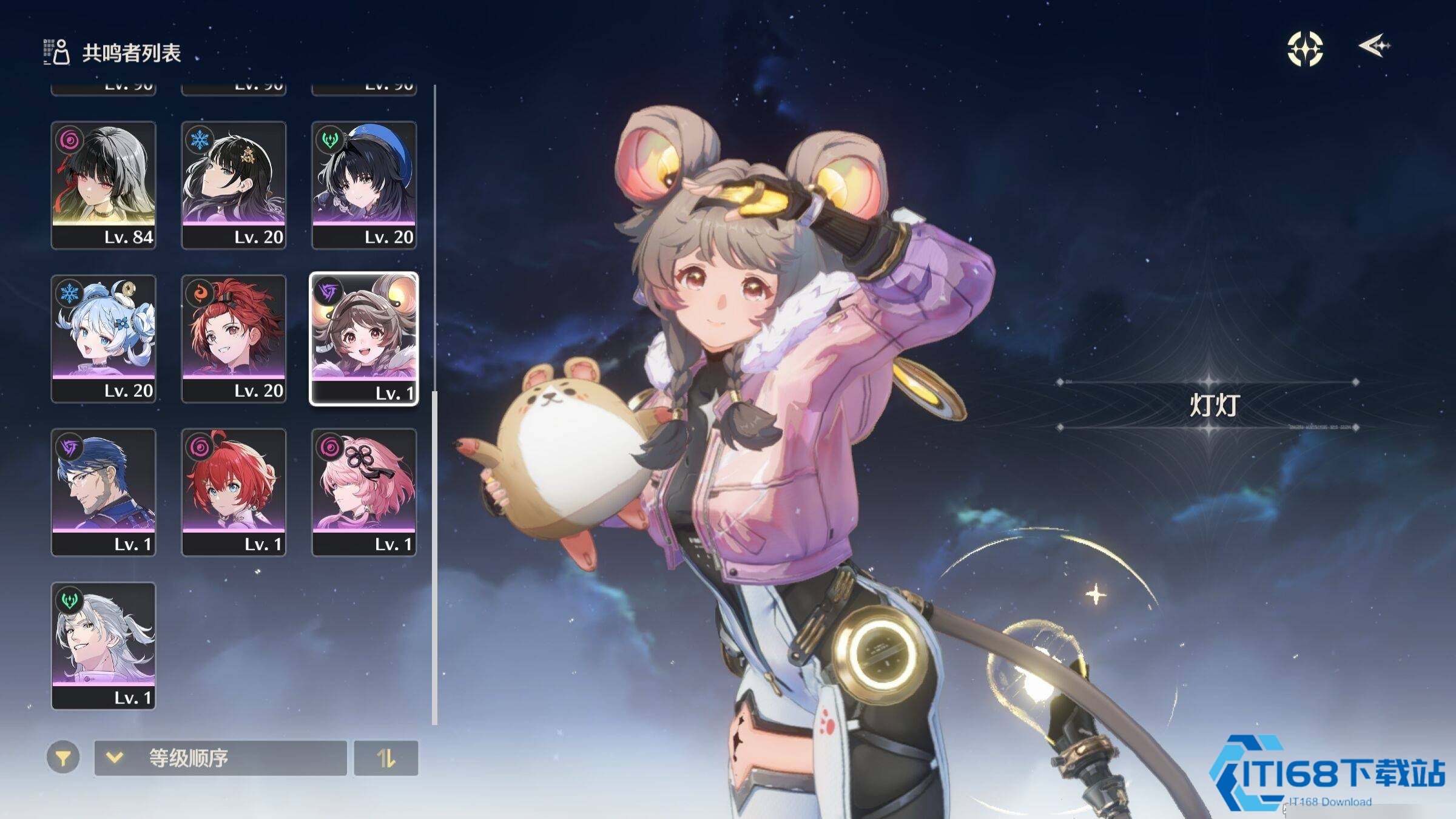Image resolution: width=1456 pixels, height=819 pixels.
Task: Choose the Lv. 20 black-haired character with gold hairpin
Action: coord(234,184)
